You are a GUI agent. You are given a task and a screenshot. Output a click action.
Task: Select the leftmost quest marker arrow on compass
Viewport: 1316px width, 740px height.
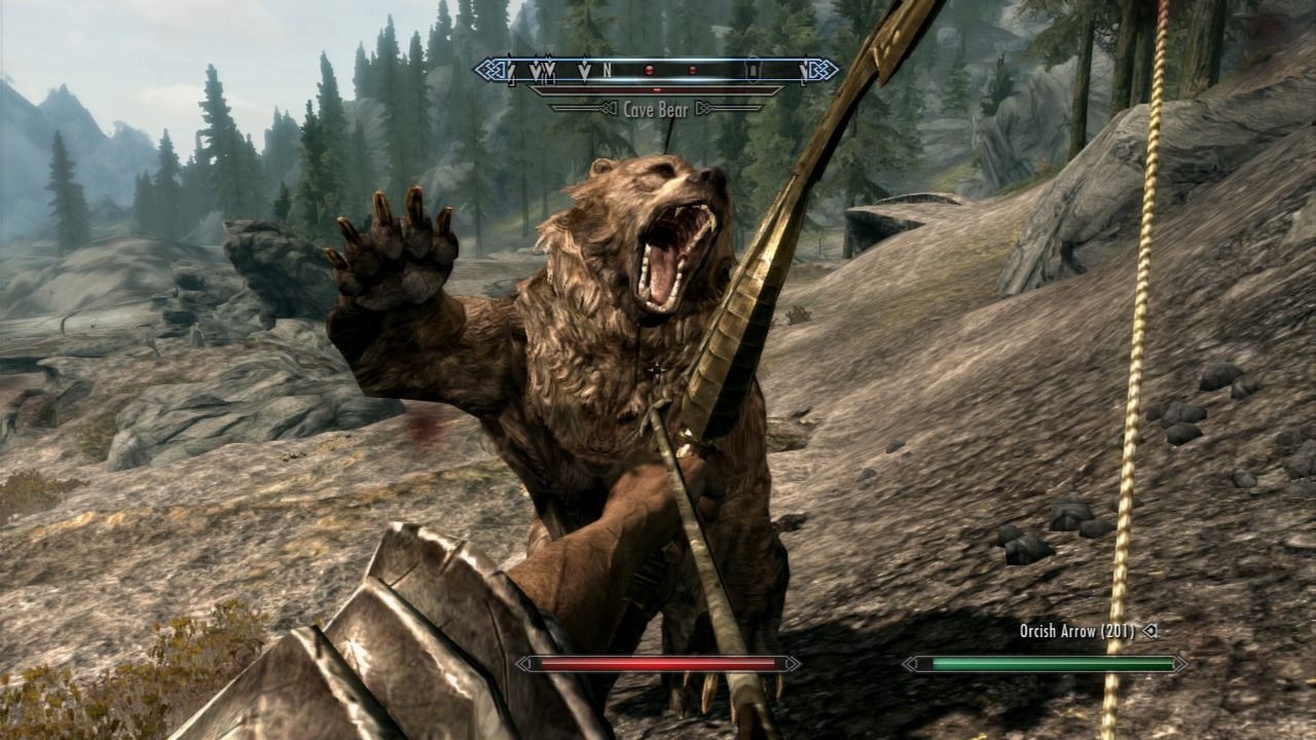(510, 70)
